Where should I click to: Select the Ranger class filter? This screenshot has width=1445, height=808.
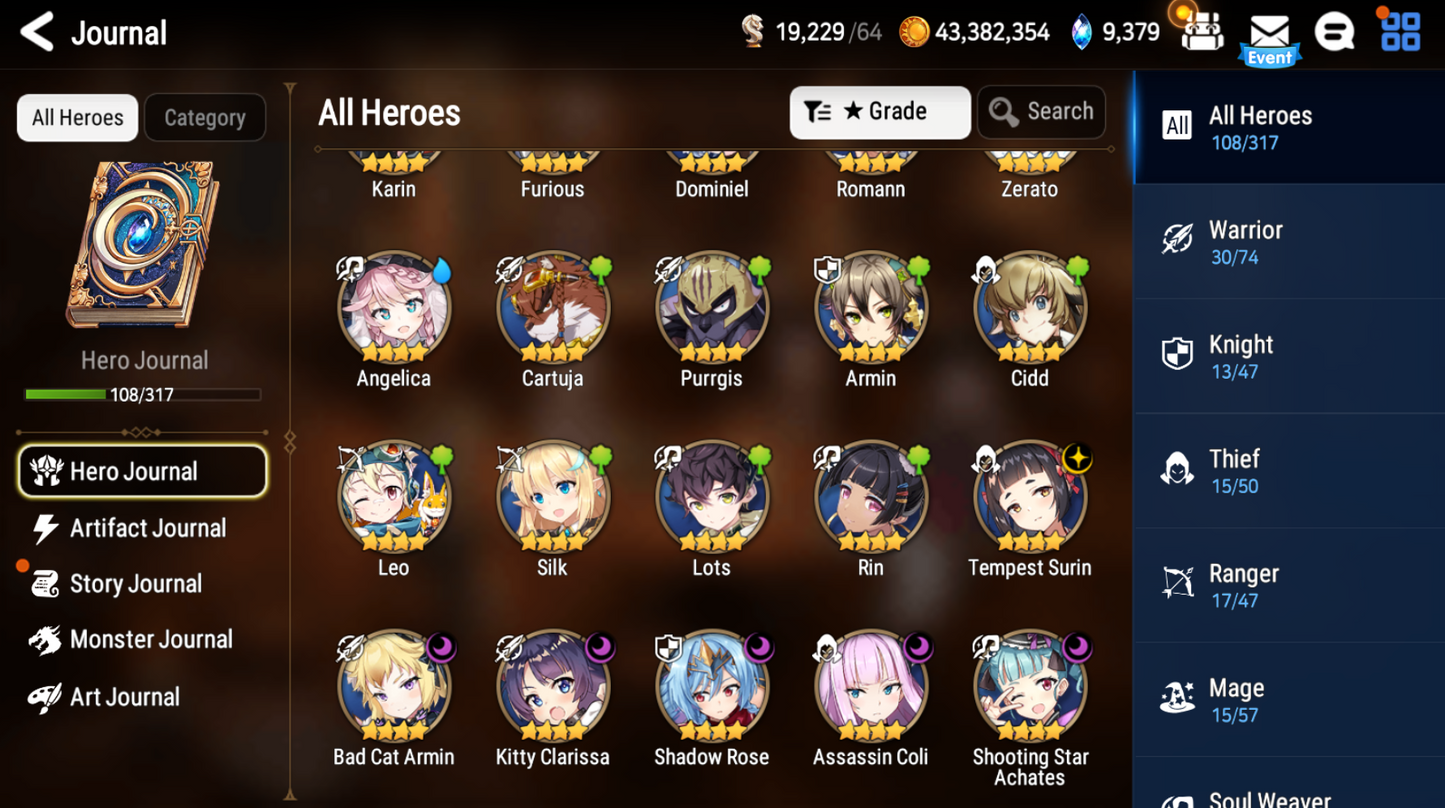click(1288, 585)
